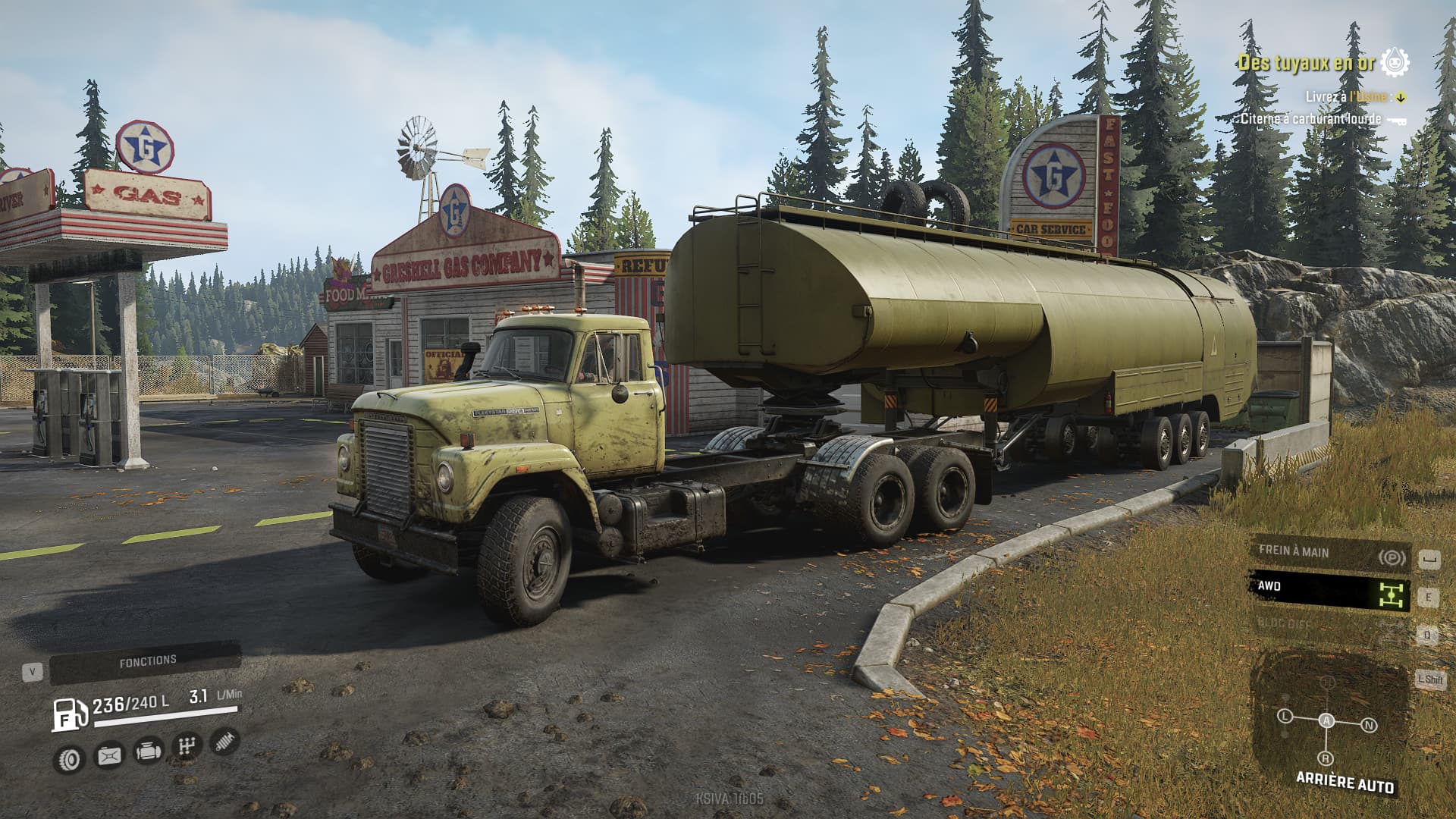This screenshot has width=1456, height=819.
Task: Shift the gearbox to R reverse
Action: 1326,758
